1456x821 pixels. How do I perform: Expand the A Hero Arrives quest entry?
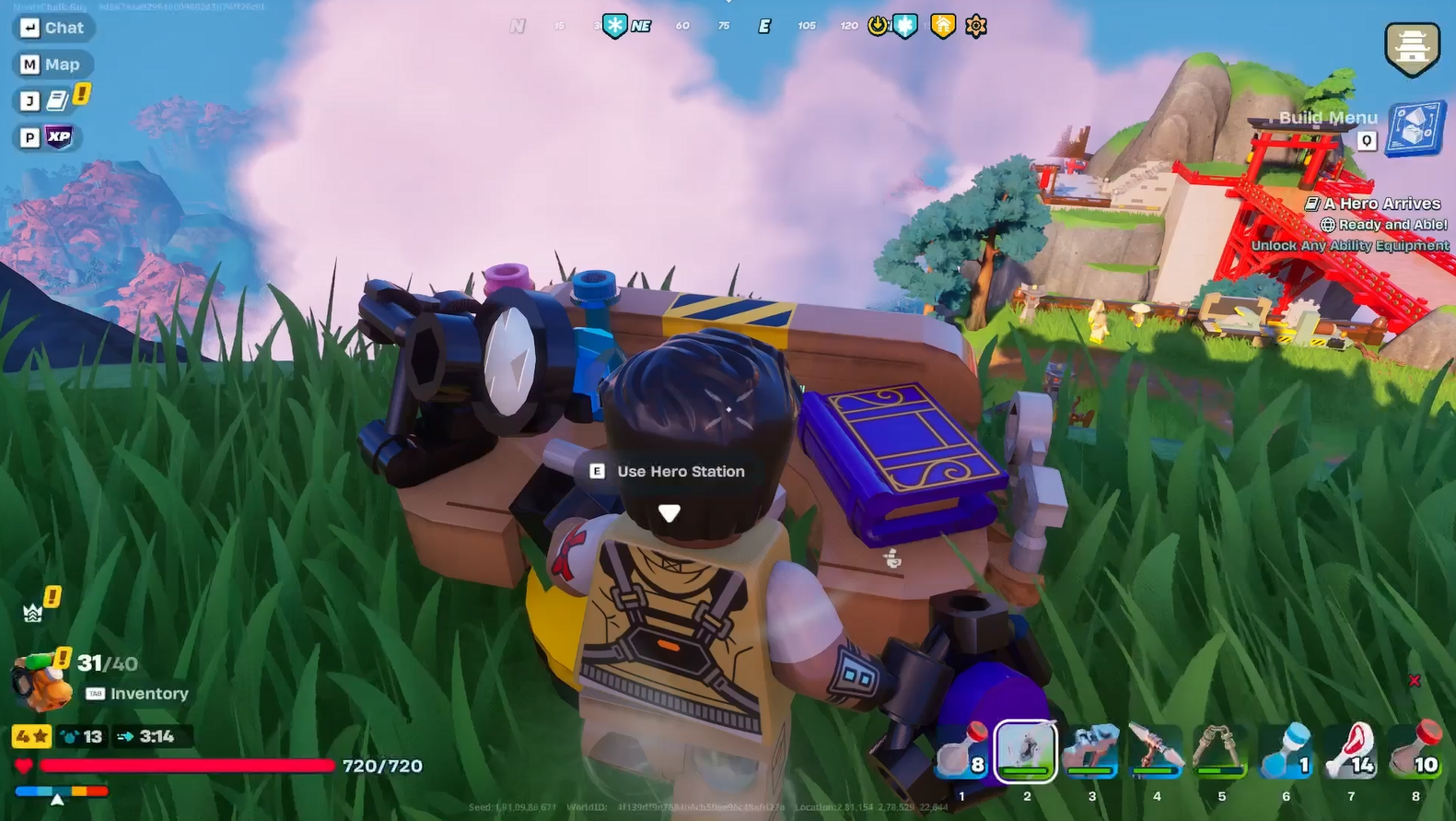(x=1376, y=203)
